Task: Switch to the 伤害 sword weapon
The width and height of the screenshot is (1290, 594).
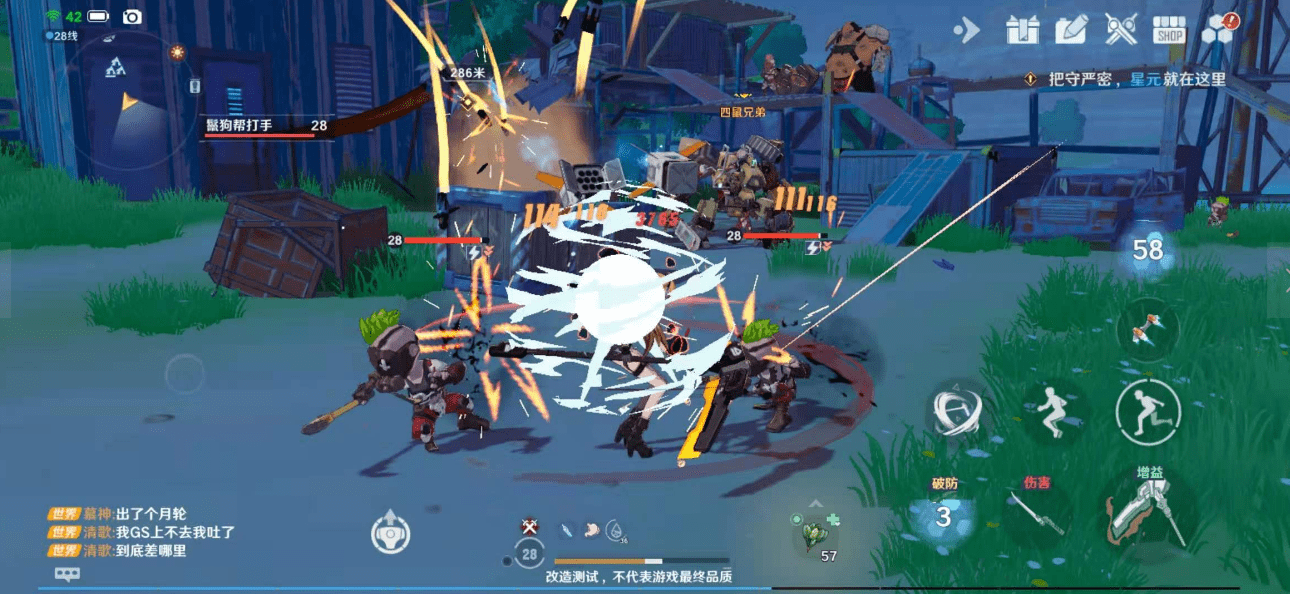Action: coord(1035,515)
